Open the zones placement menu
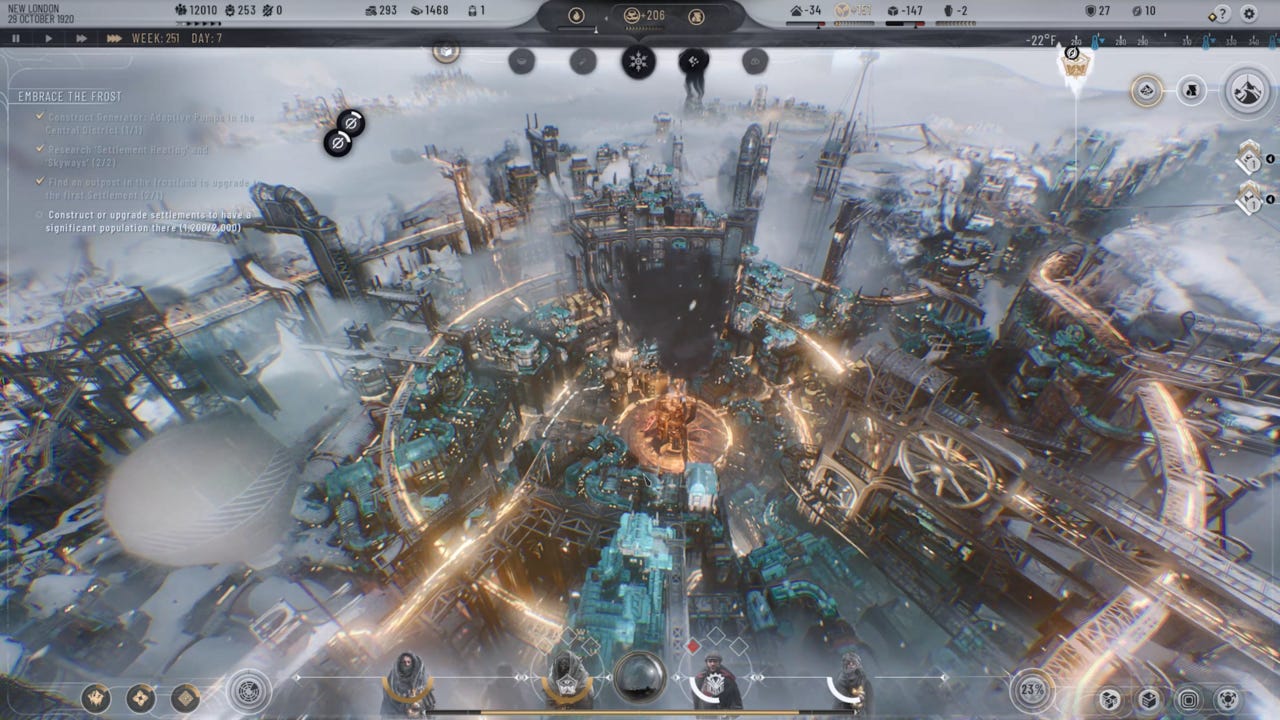 (x=1189, y=700)
